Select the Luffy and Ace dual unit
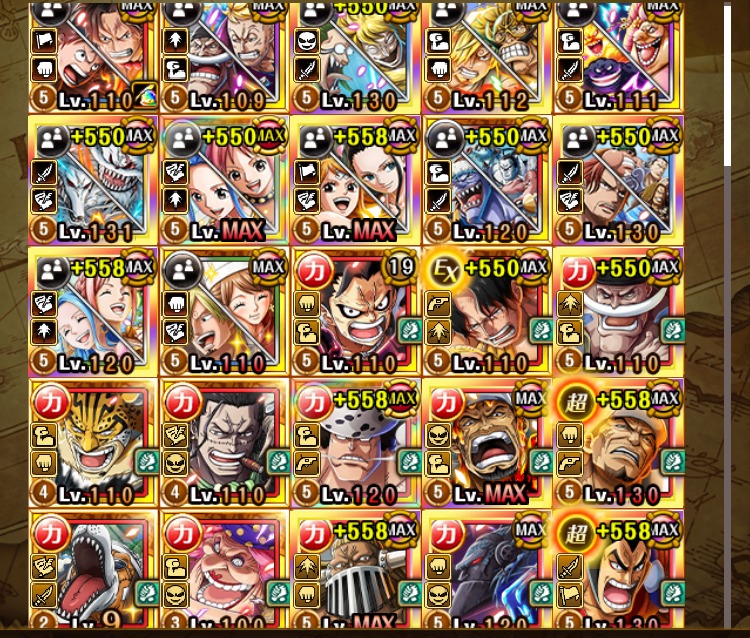Viewport: 750px width, 638px height. [x=93, y=55]
